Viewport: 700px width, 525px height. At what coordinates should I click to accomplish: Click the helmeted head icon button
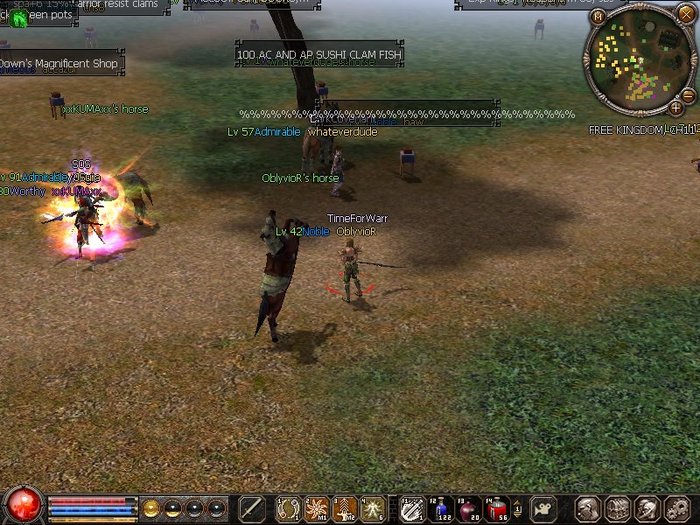pos(646,509)
